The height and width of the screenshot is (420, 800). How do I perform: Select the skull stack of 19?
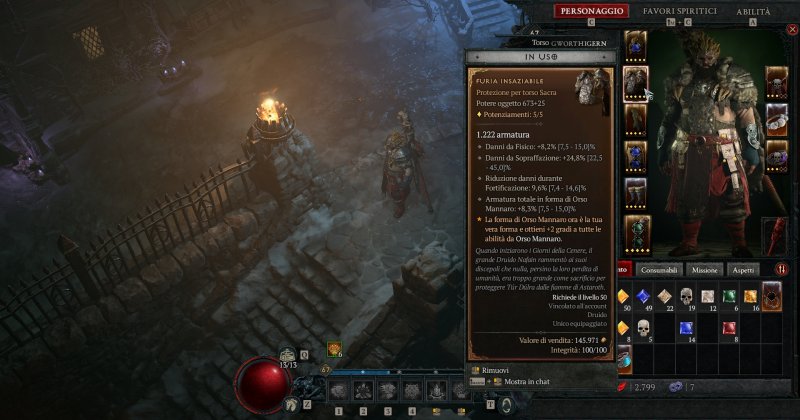coord(687,296)
